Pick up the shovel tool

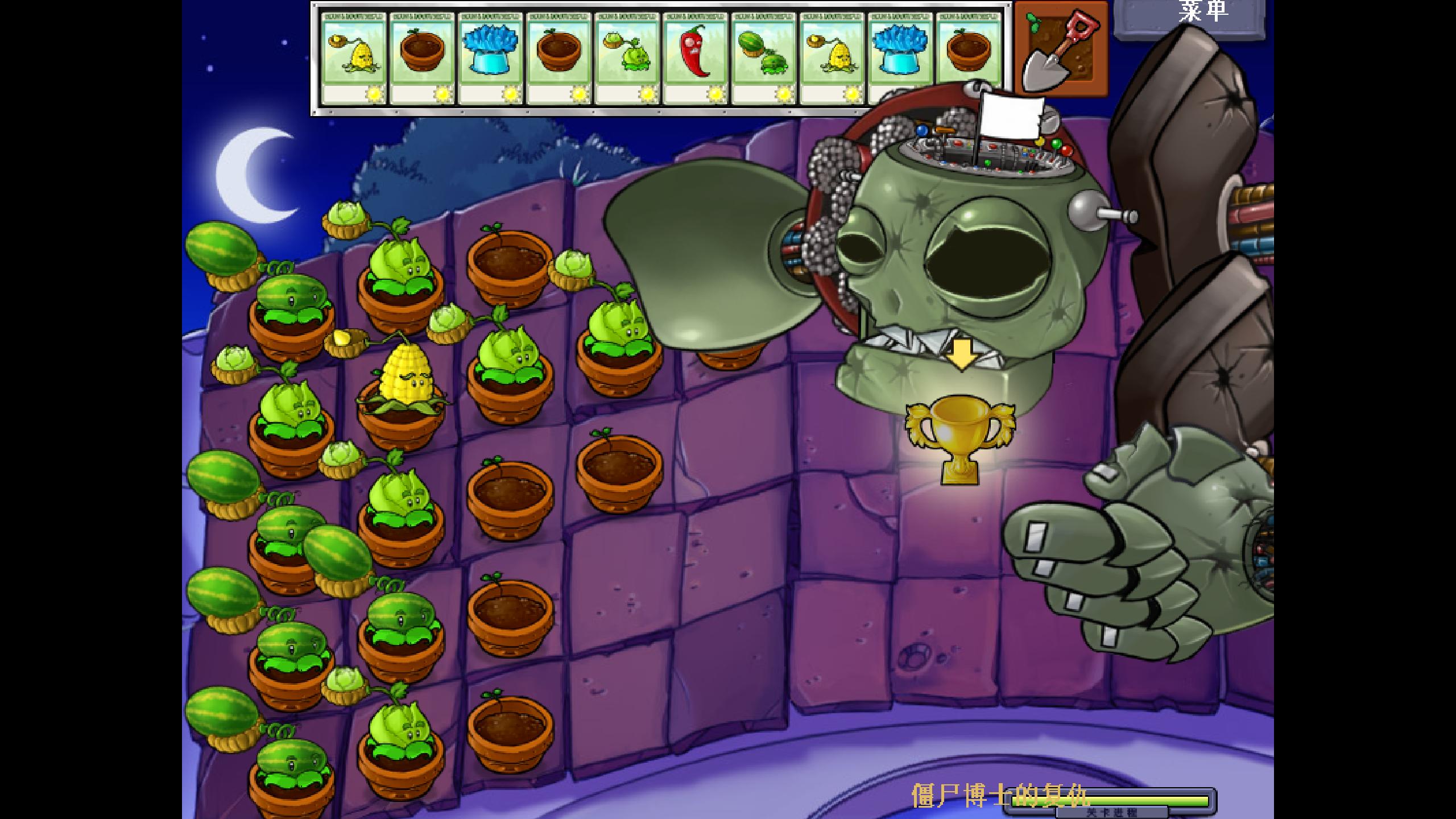pos(1061,48)
